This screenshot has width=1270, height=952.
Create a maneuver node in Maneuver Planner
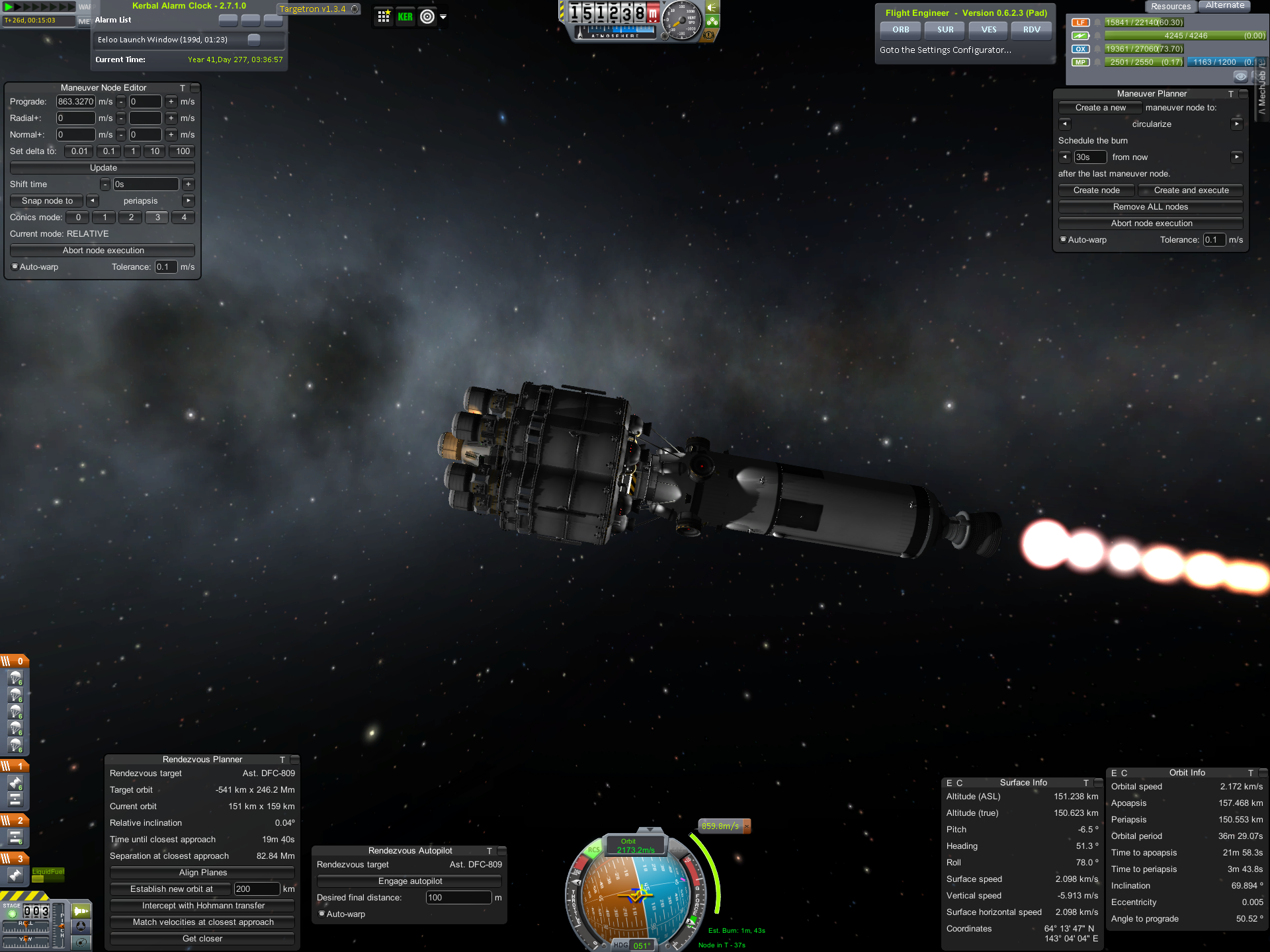(x=1096, y=190)
